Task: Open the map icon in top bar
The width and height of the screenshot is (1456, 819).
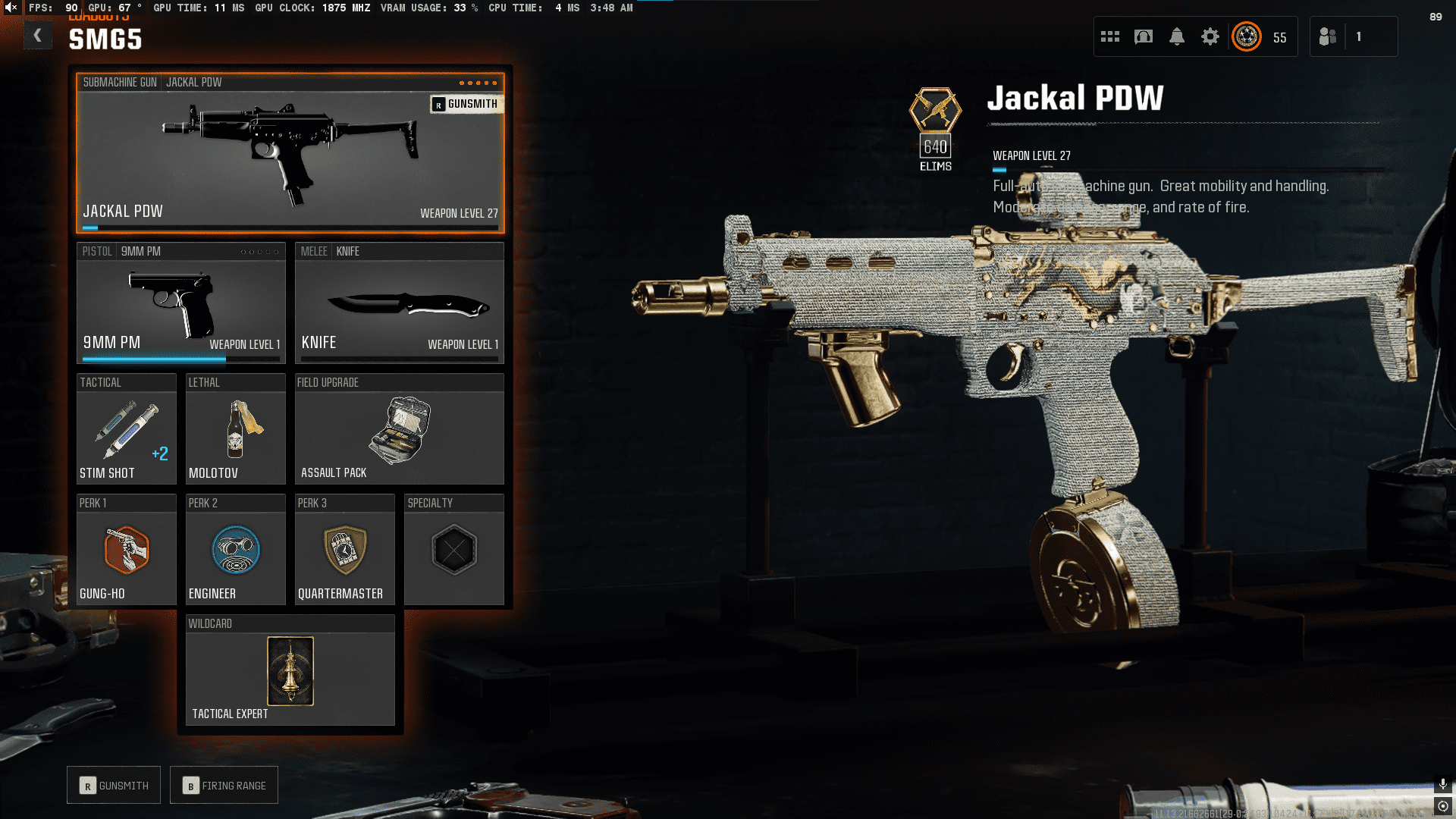Action: (x=1144, y=36)
